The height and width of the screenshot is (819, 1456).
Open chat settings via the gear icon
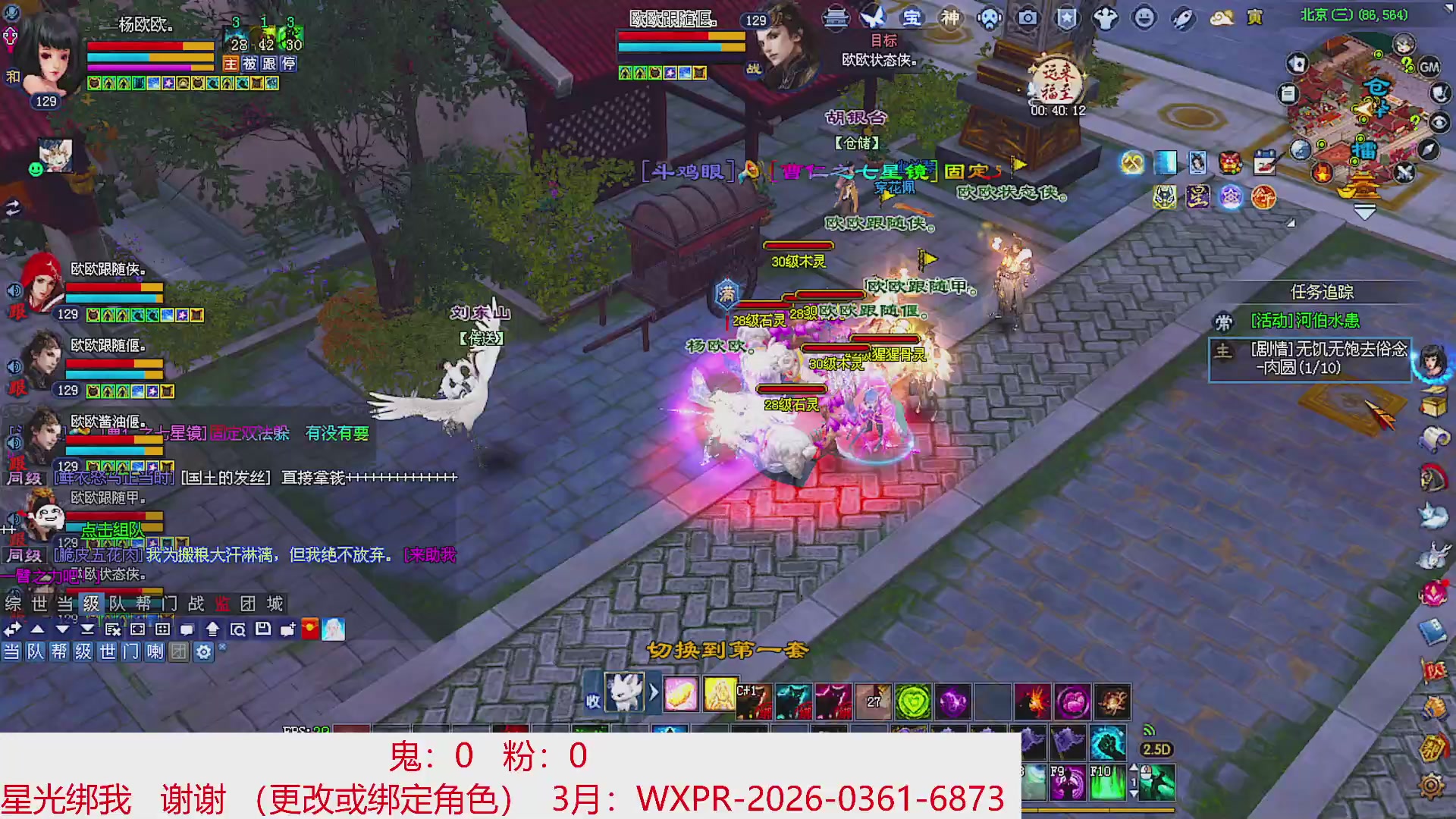(x=202, y=653)
